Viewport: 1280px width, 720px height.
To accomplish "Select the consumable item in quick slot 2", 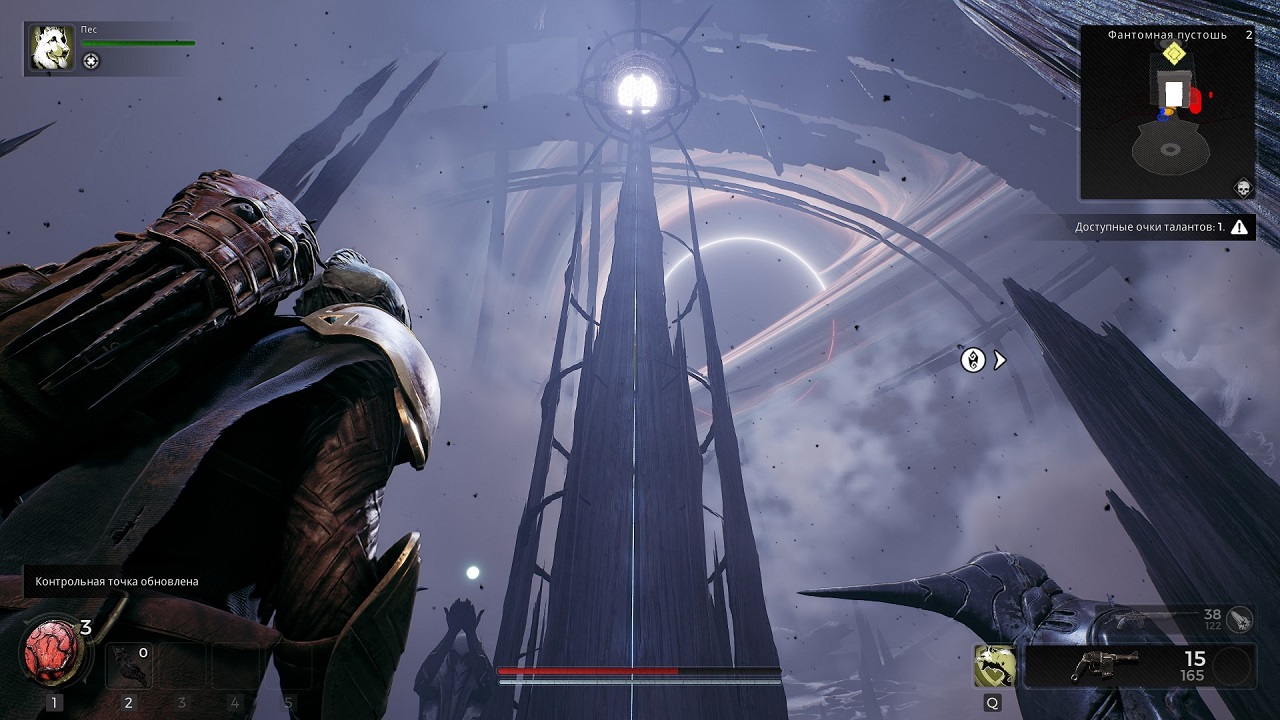I will [129, 665].
